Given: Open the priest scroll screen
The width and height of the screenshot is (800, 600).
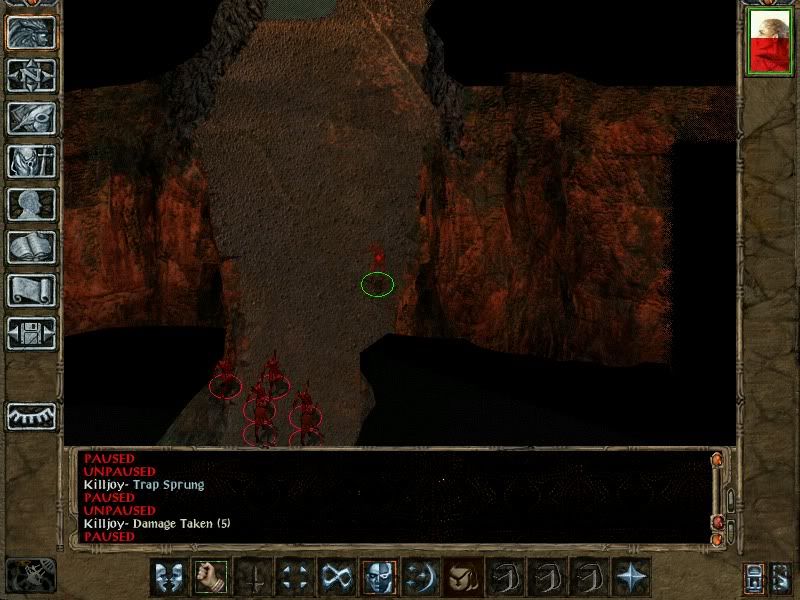Looking at the screenshot, I should pos(31,290).
